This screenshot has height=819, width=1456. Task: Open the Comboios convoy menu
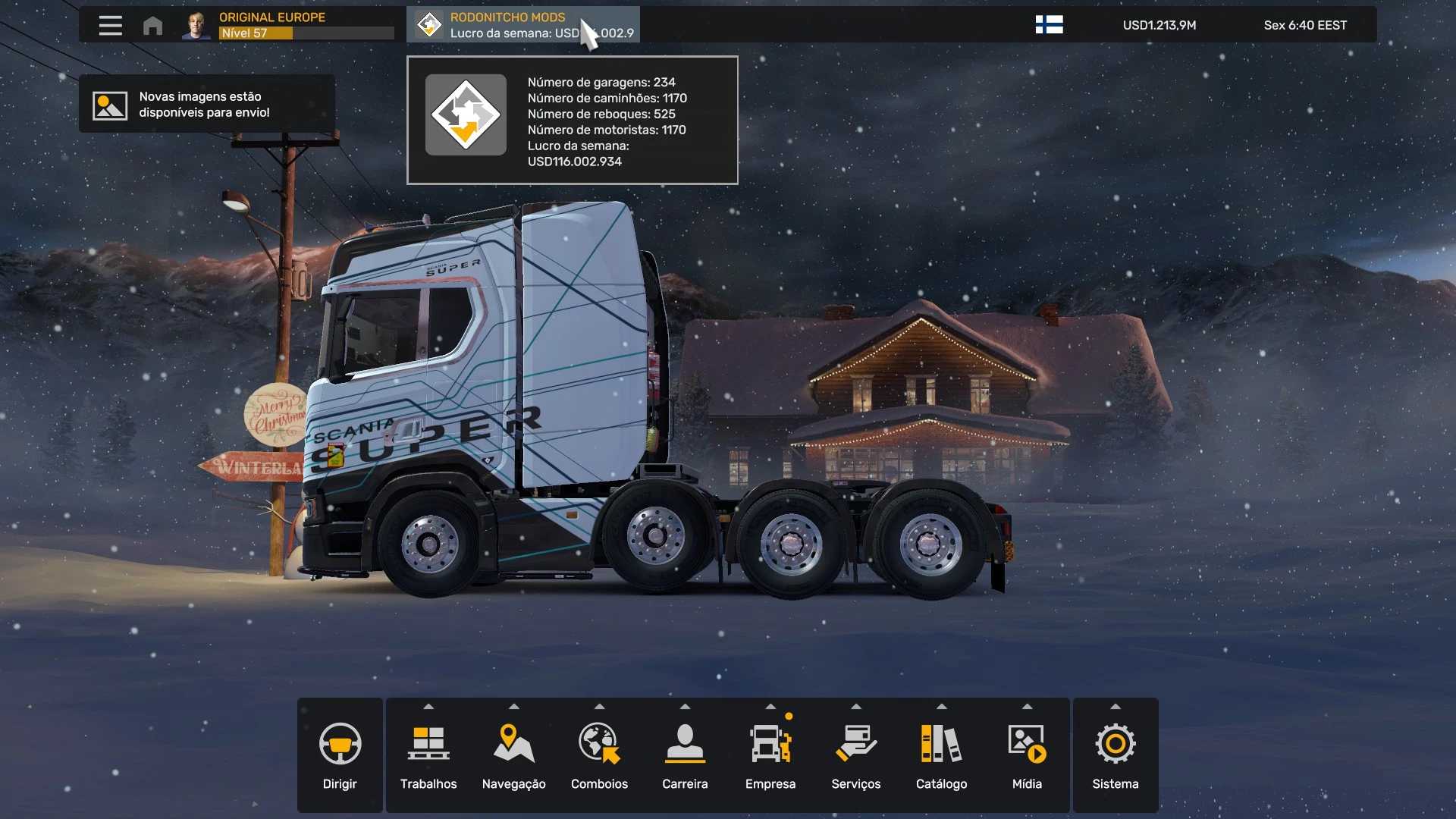(x=599, y=755)
